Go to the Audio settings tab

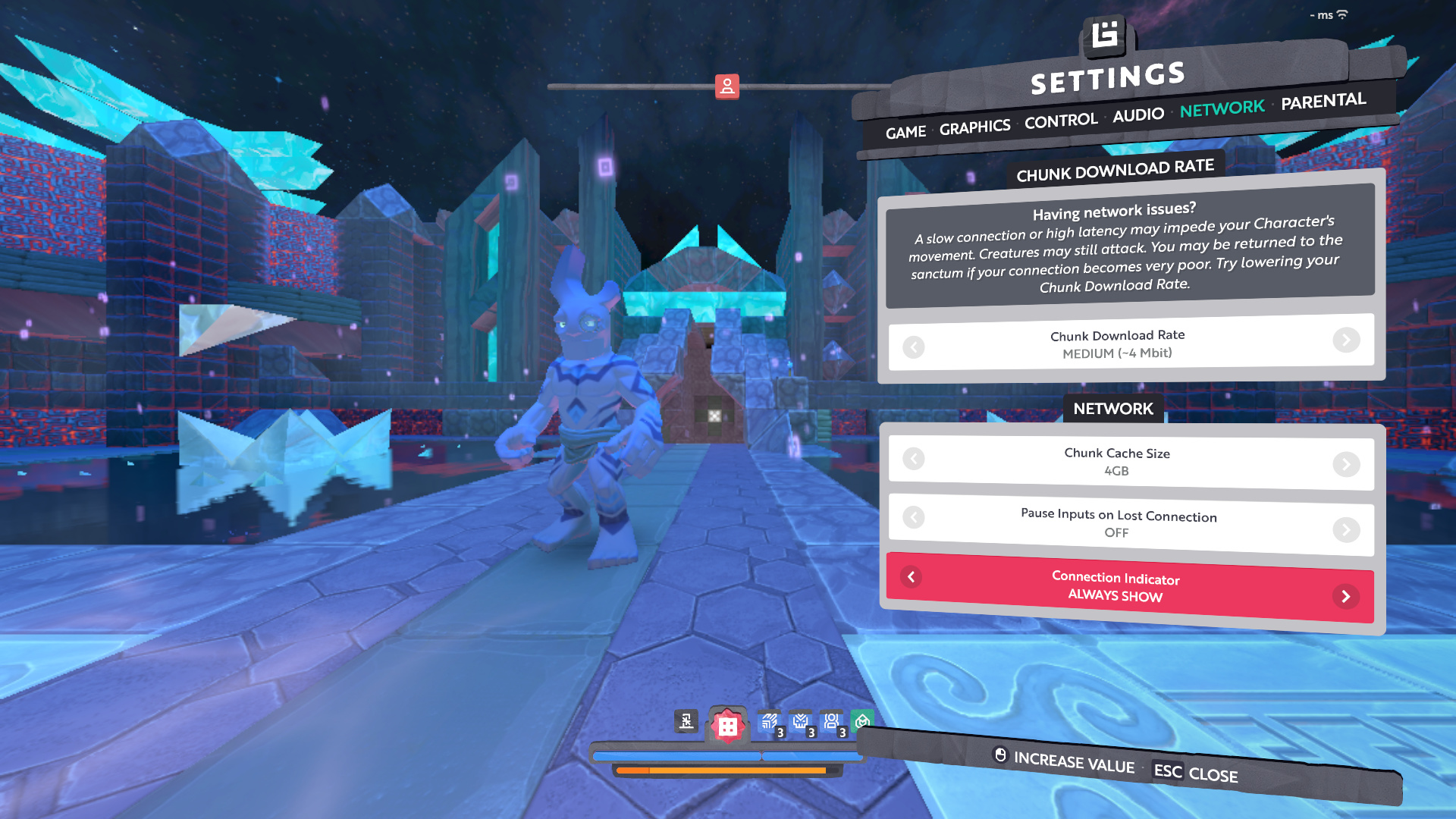click(1137, 115)
